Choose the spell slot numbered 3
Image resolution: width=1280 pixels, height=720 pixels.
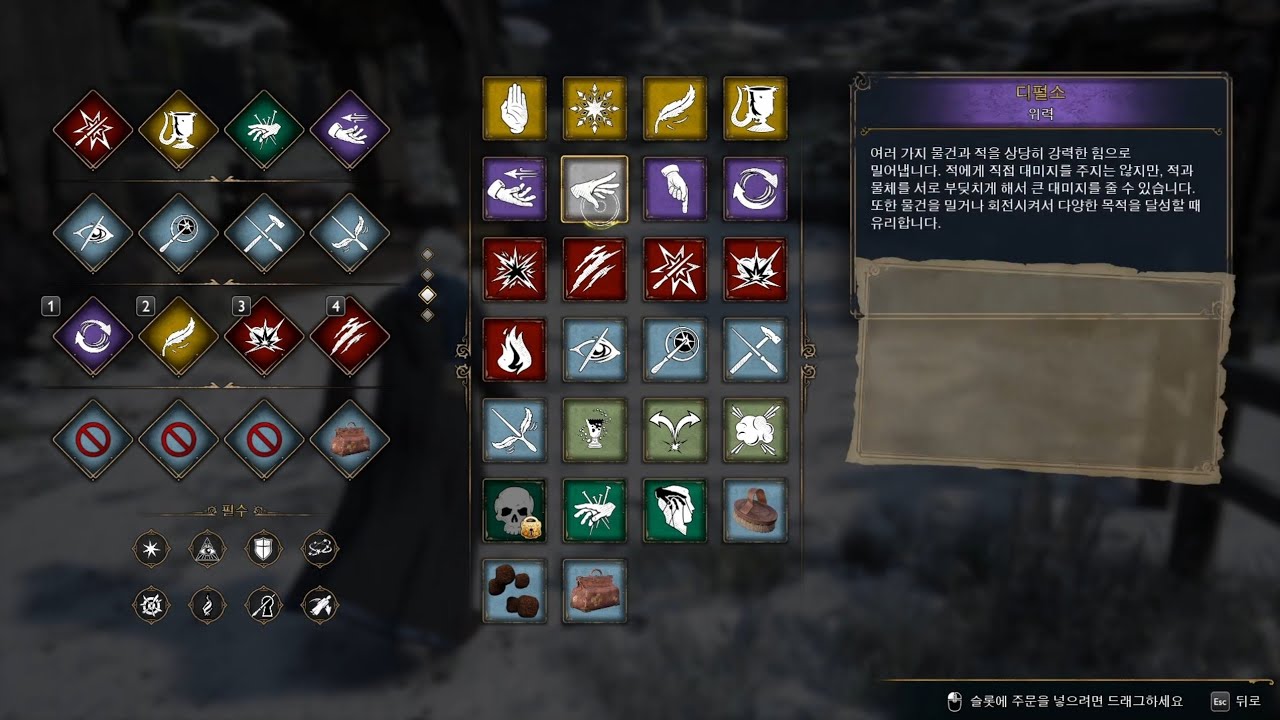tap(264, 336)
